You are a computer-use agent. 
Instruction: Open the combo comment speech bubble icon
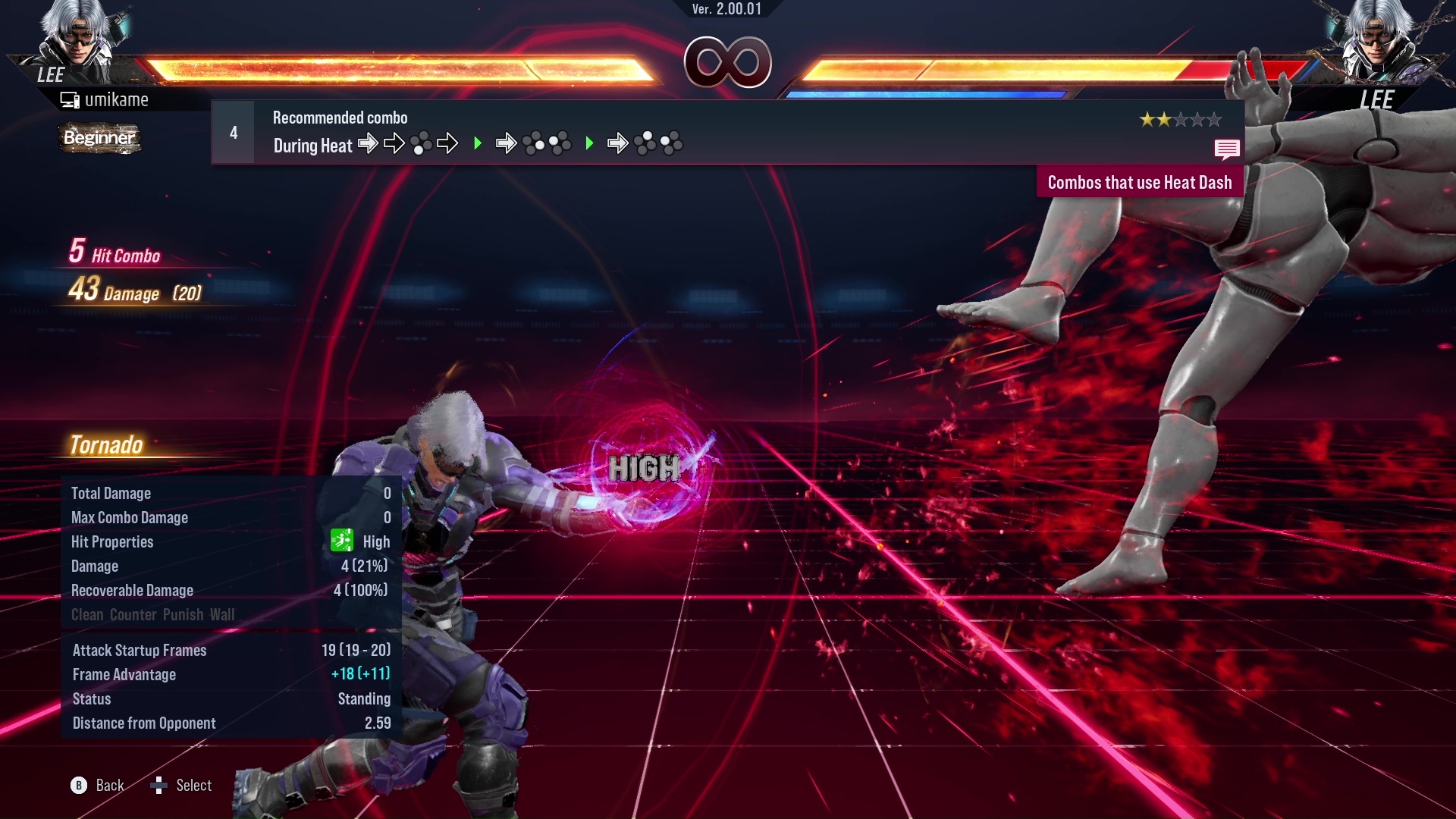(1226, 149)
